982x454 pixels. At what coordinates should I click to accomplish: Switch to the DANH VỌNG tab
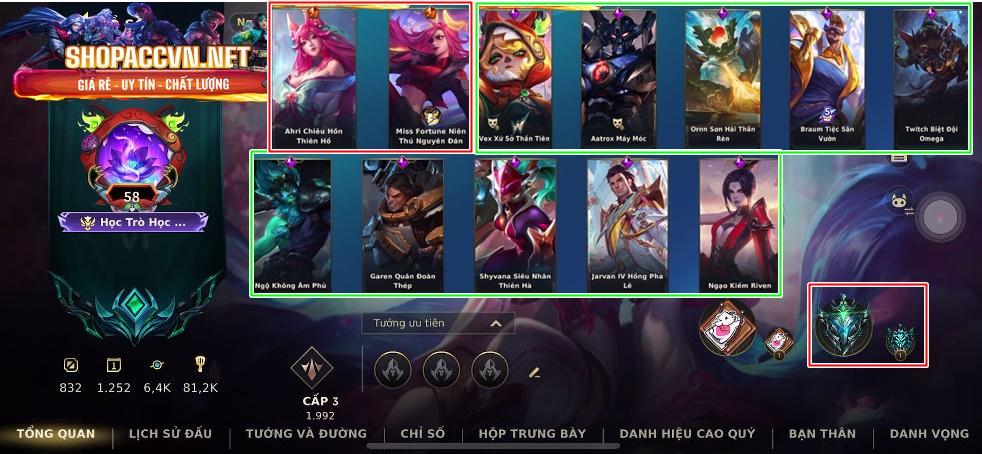pos(929,434)
